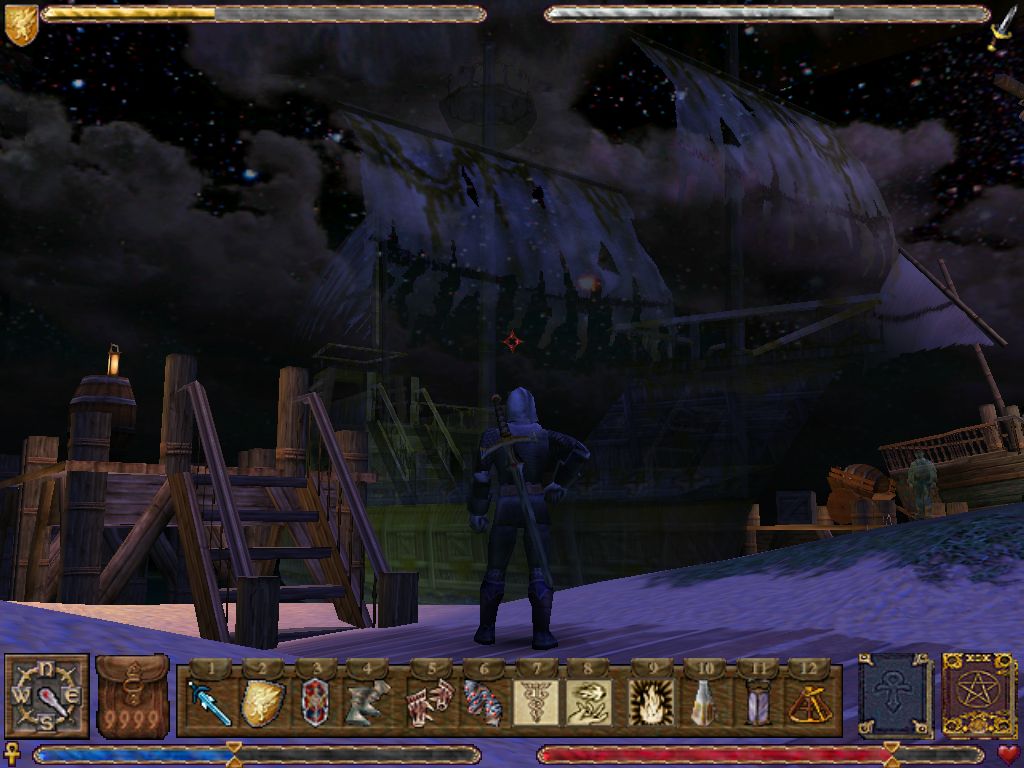Select the red and blue shield in slot 3

pyautogui.click(x=315, y=703)
